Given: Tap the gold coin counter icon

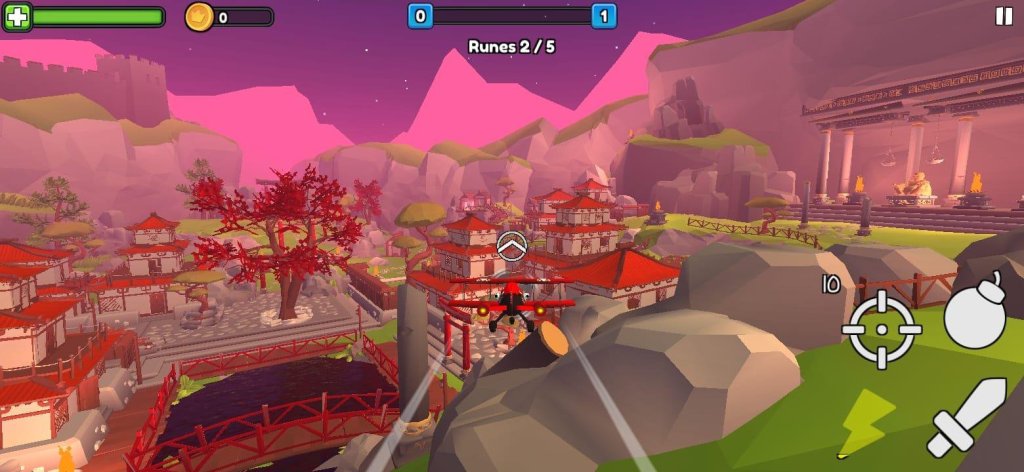Looking at the screenshot, I should pos(199,17).
